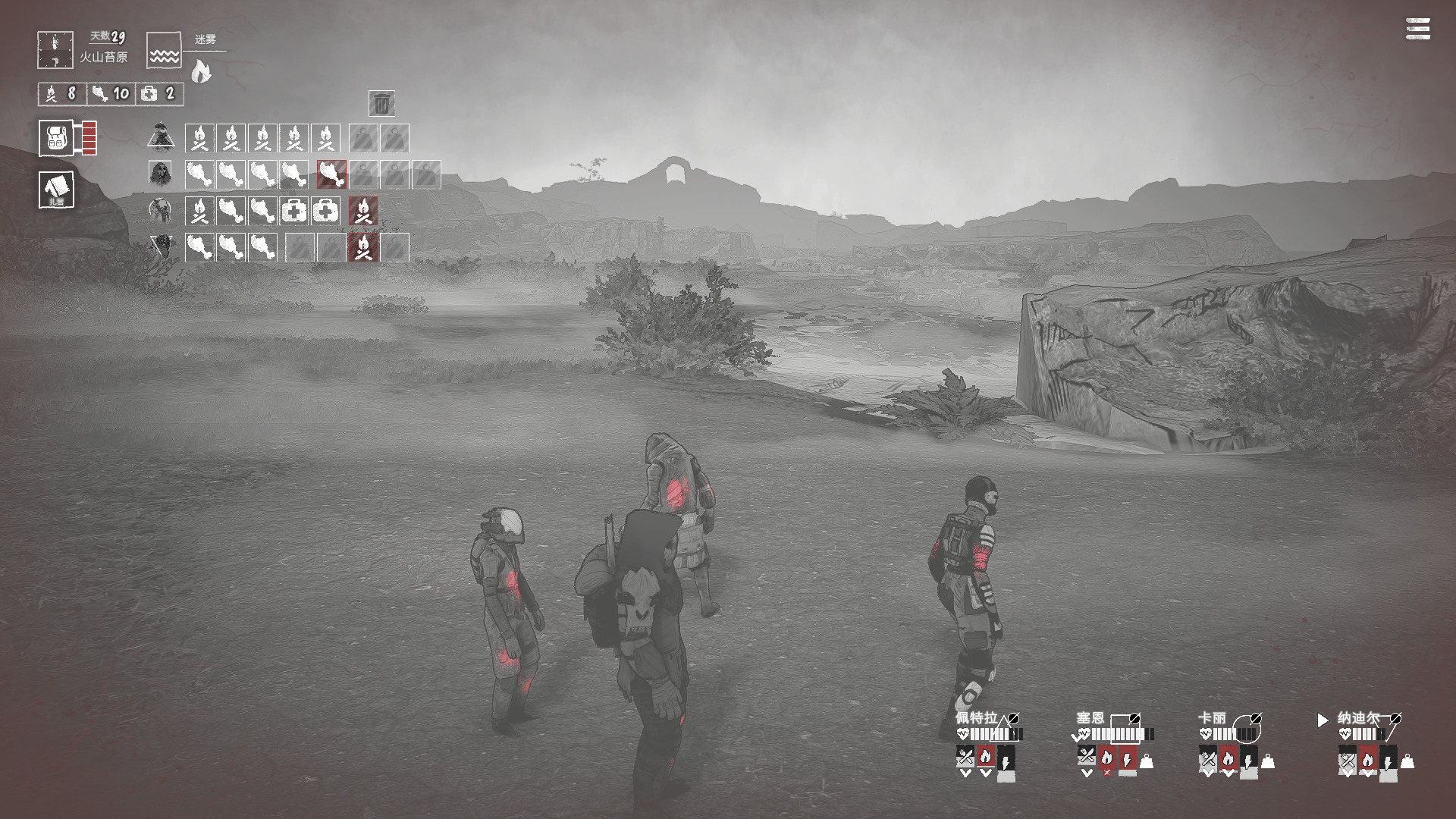Click the flame warmth icon under 迷雾

(x=201, y=71)
